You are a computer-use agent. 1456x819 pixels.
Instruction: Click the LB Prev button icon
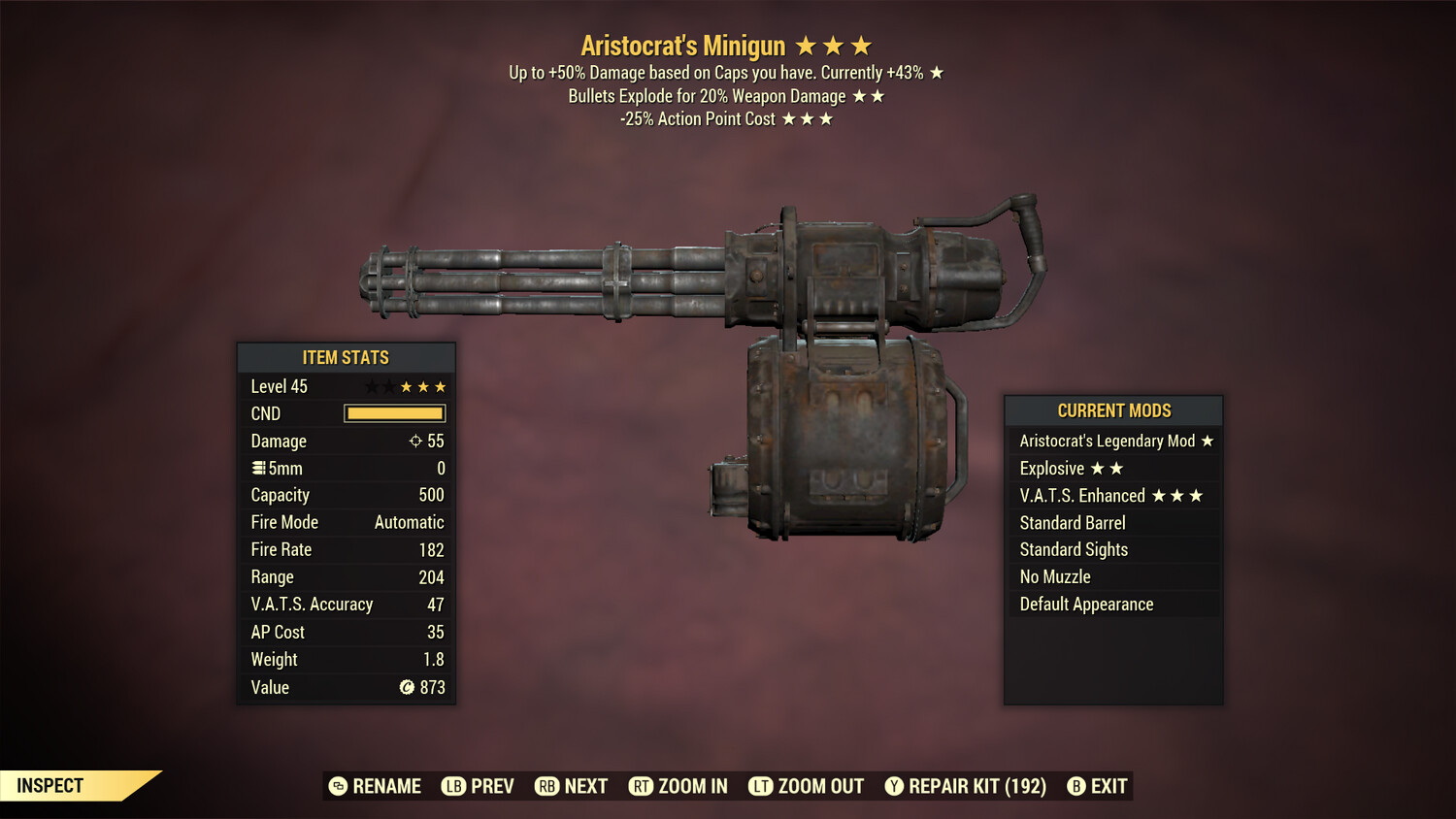coord(451,786)
